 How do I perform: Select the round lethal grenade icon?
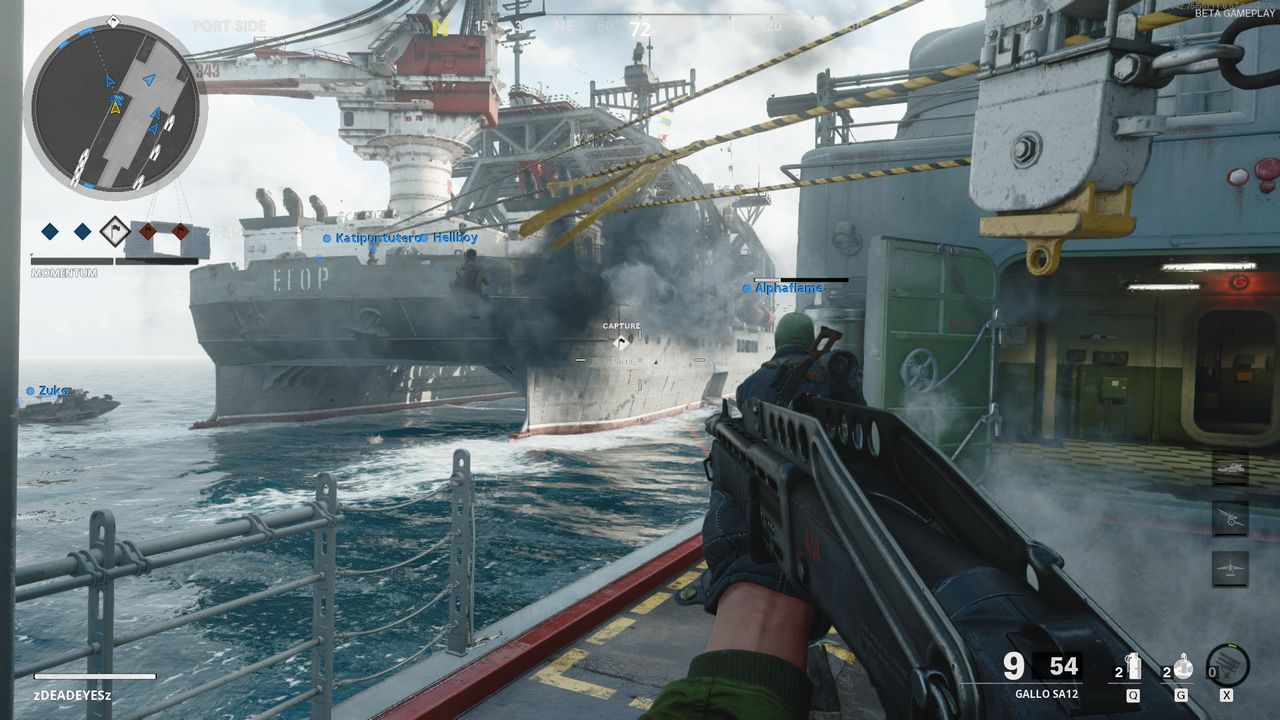click(x=1182, y=667)
